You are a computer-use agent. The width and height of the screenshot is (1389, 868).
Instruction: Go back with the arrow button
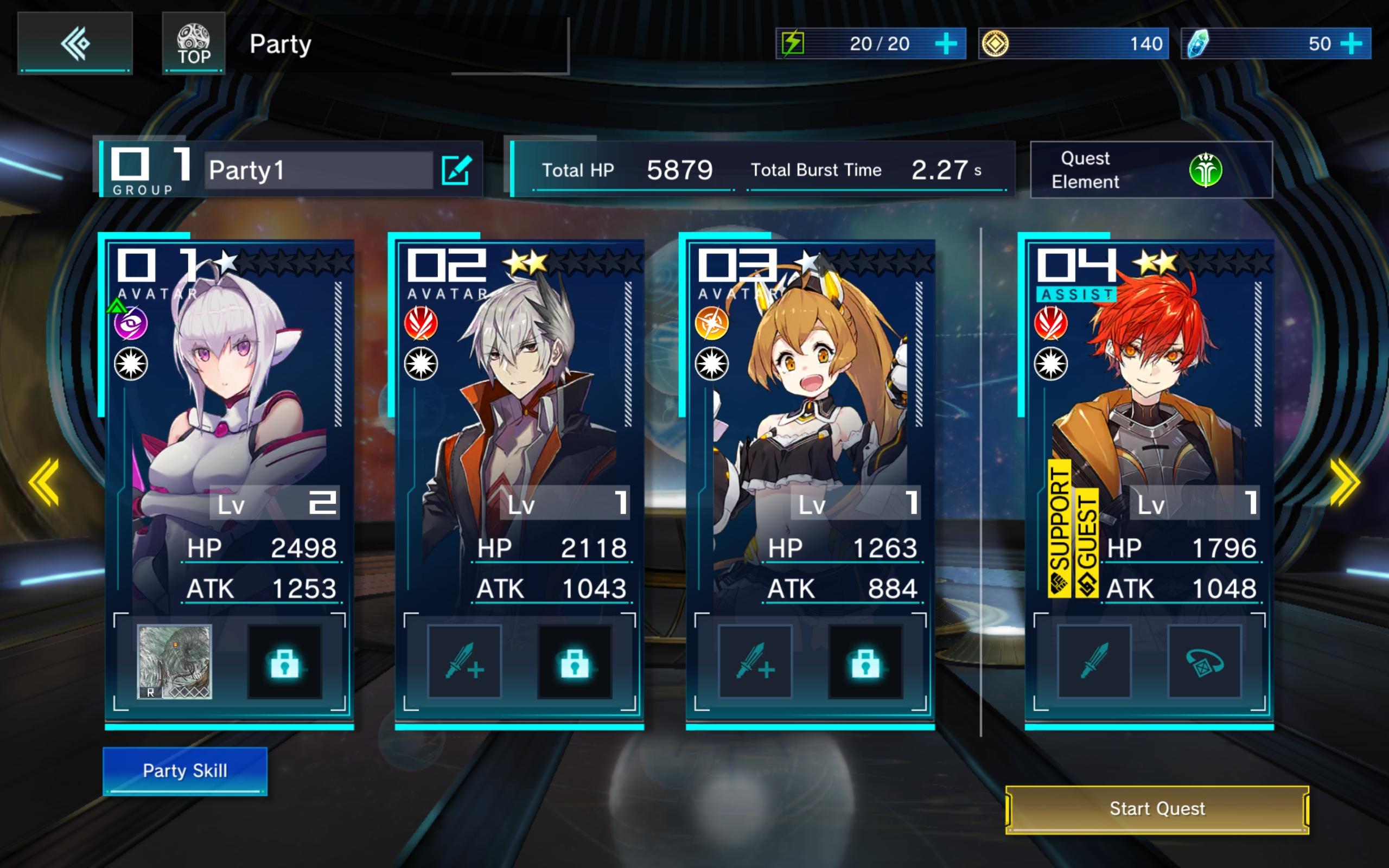[75, 43]
